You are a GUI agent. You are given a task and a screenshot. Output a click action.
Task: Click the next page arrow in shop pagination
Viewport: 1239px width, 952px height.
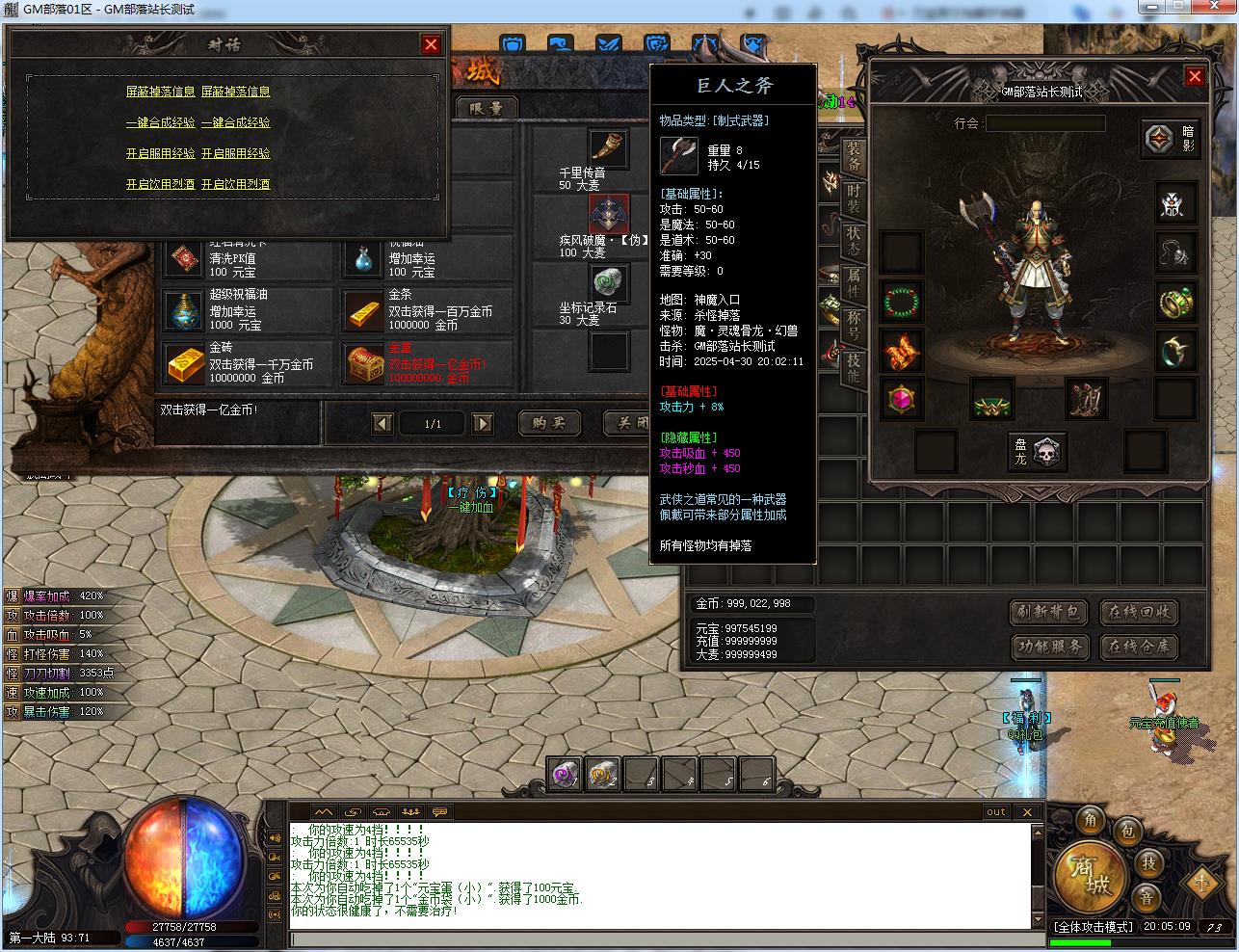[x=481, y=423]
